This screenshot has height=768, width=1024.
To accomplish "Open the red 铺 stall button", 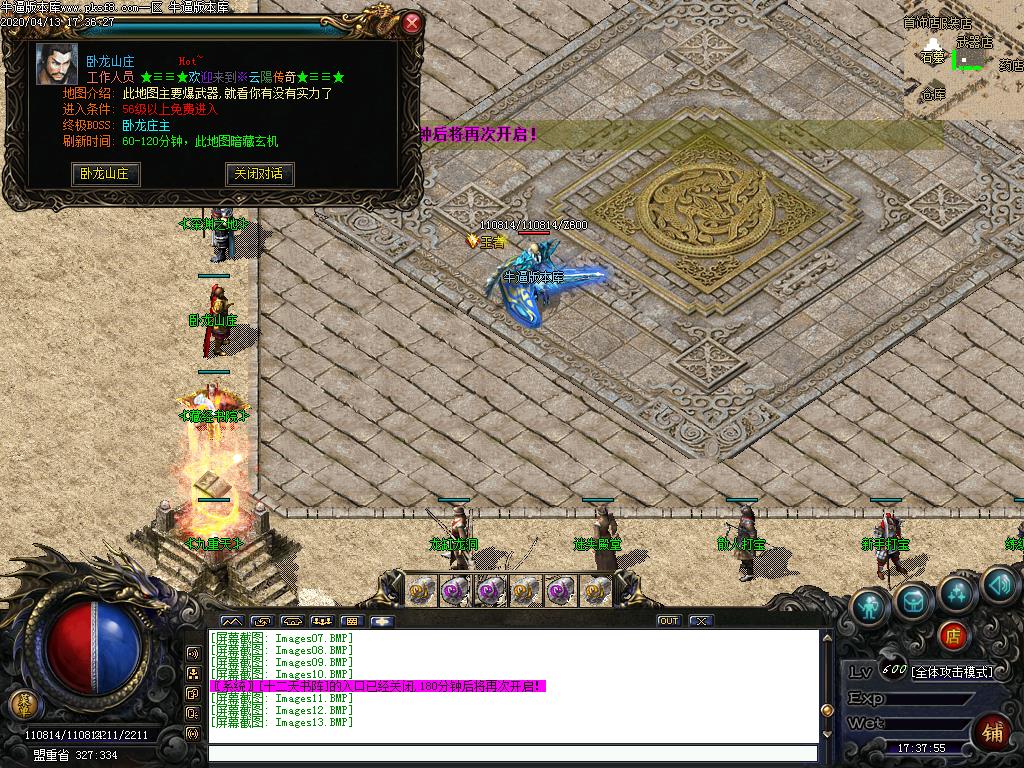I will point(992,731).
